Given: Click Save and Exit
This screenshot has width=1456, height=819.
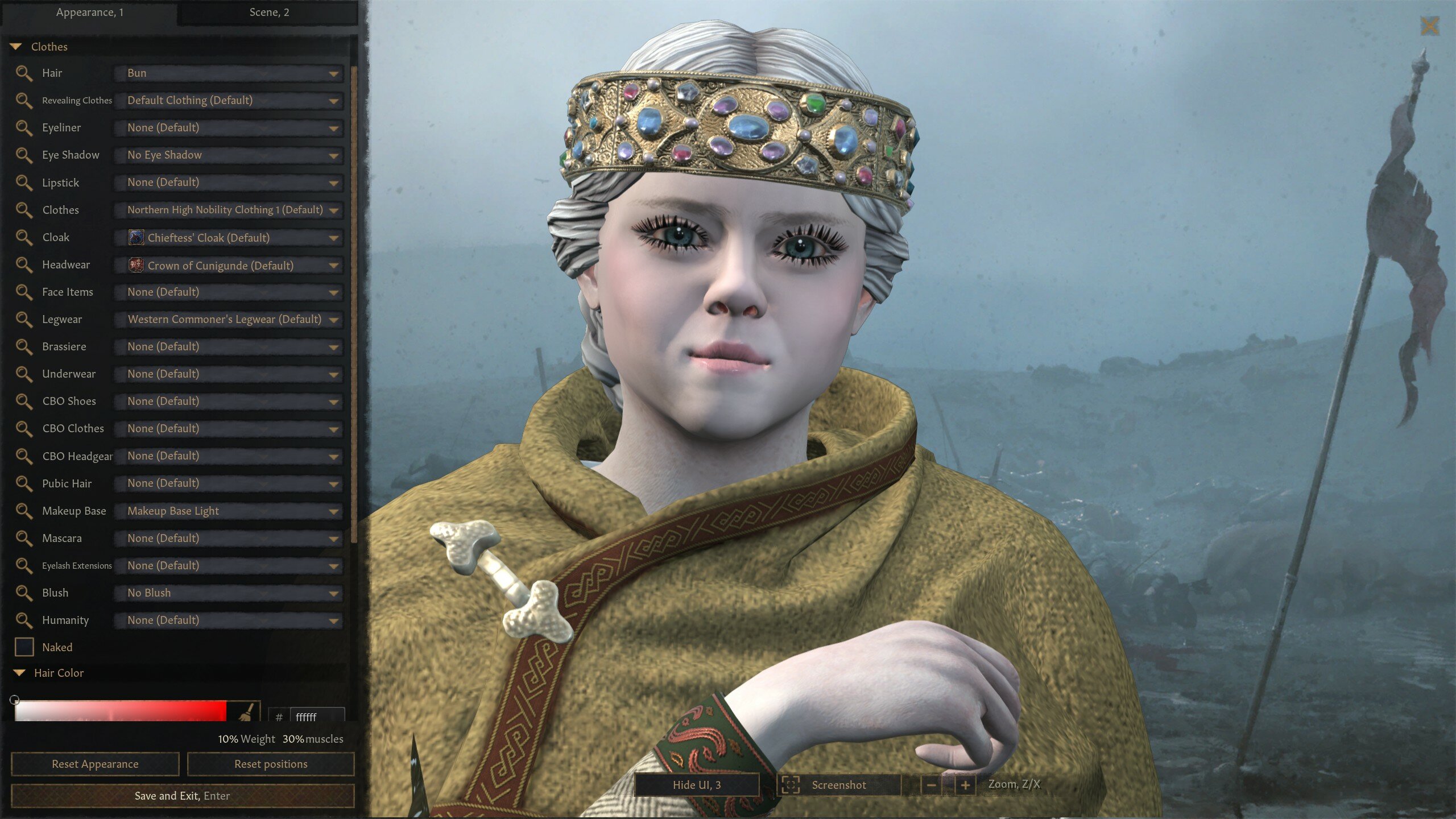Looking at the screenshot, I should pyautogui.click(x=183, y=796).
